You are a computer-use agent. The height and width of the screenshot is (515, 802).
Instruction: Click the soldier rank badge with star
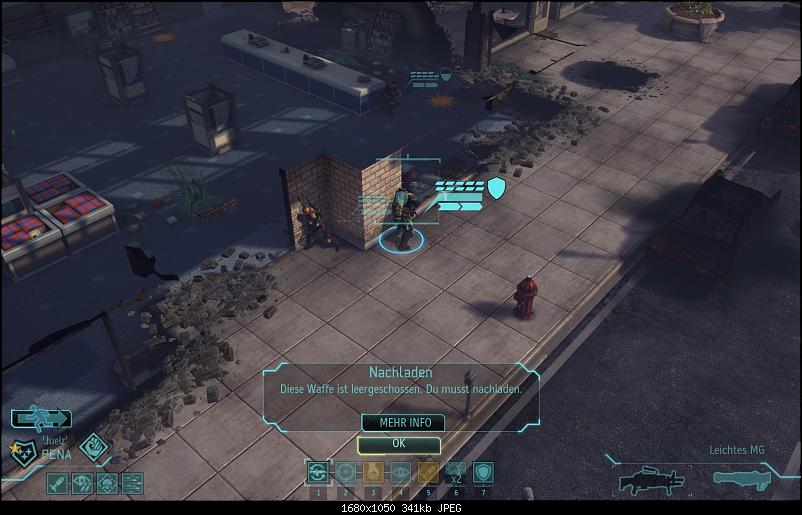(x=23, y=454)
